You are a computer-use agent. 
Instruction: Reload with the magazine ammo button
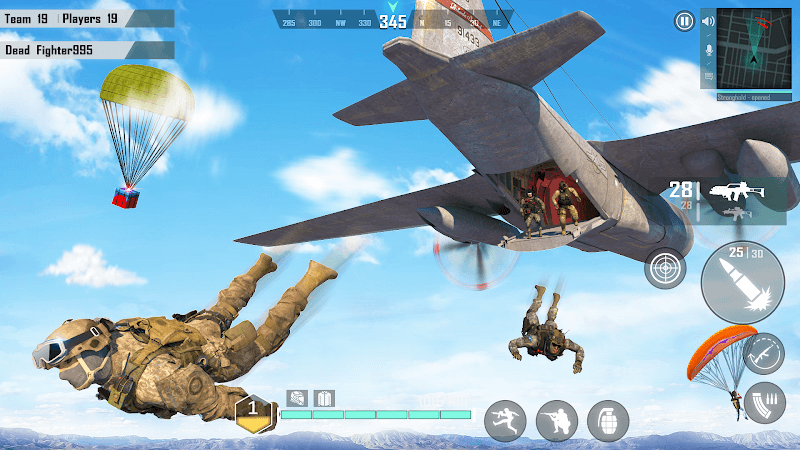click(x=765, y=402)
